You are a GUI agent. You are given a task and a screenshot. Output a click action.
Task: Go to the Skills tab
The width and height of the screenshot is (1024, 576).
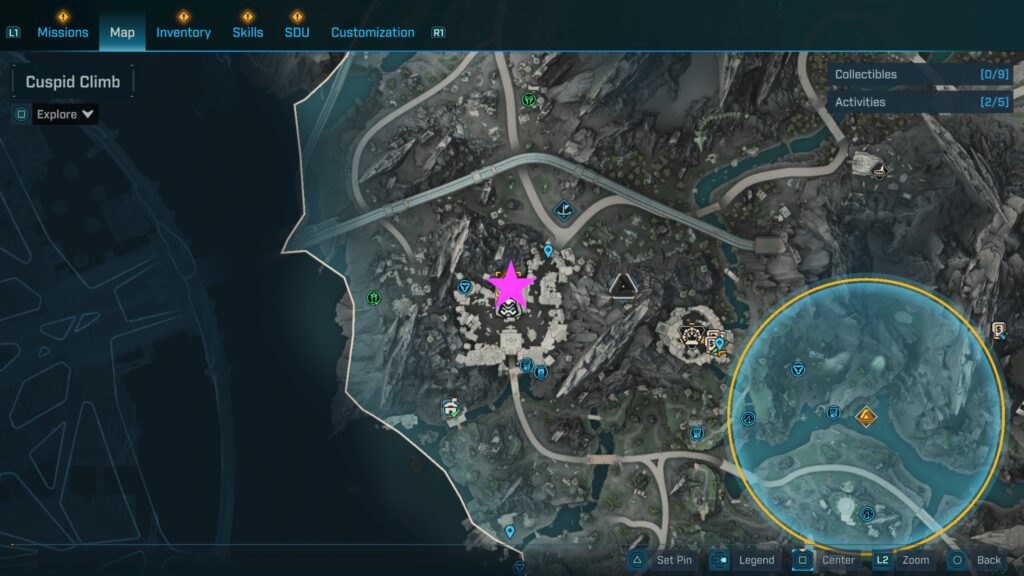[x=248, y=32]
